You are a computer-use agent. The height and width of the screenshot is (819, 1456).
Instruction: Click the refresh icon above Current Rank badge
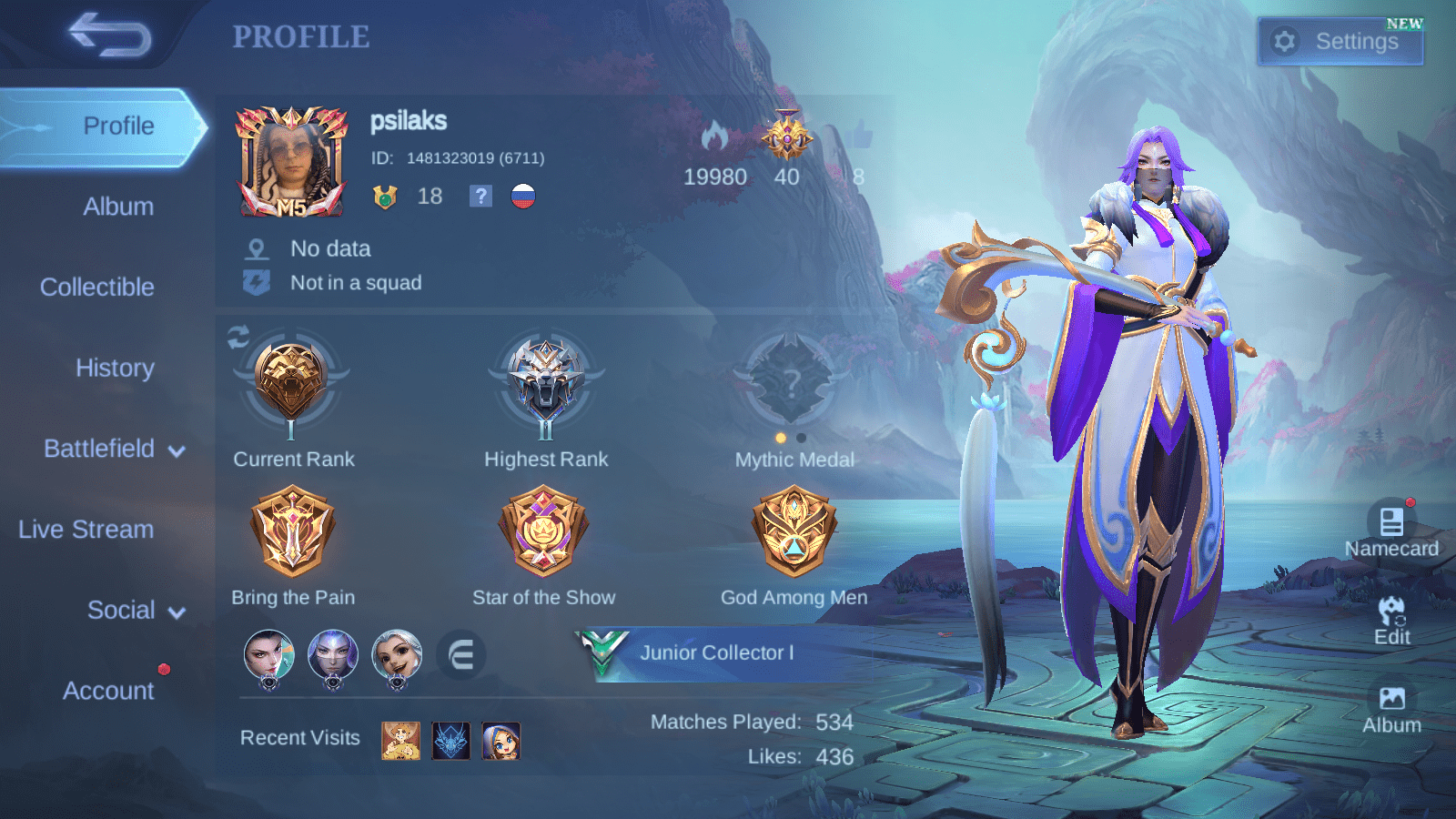coord(238,339)
